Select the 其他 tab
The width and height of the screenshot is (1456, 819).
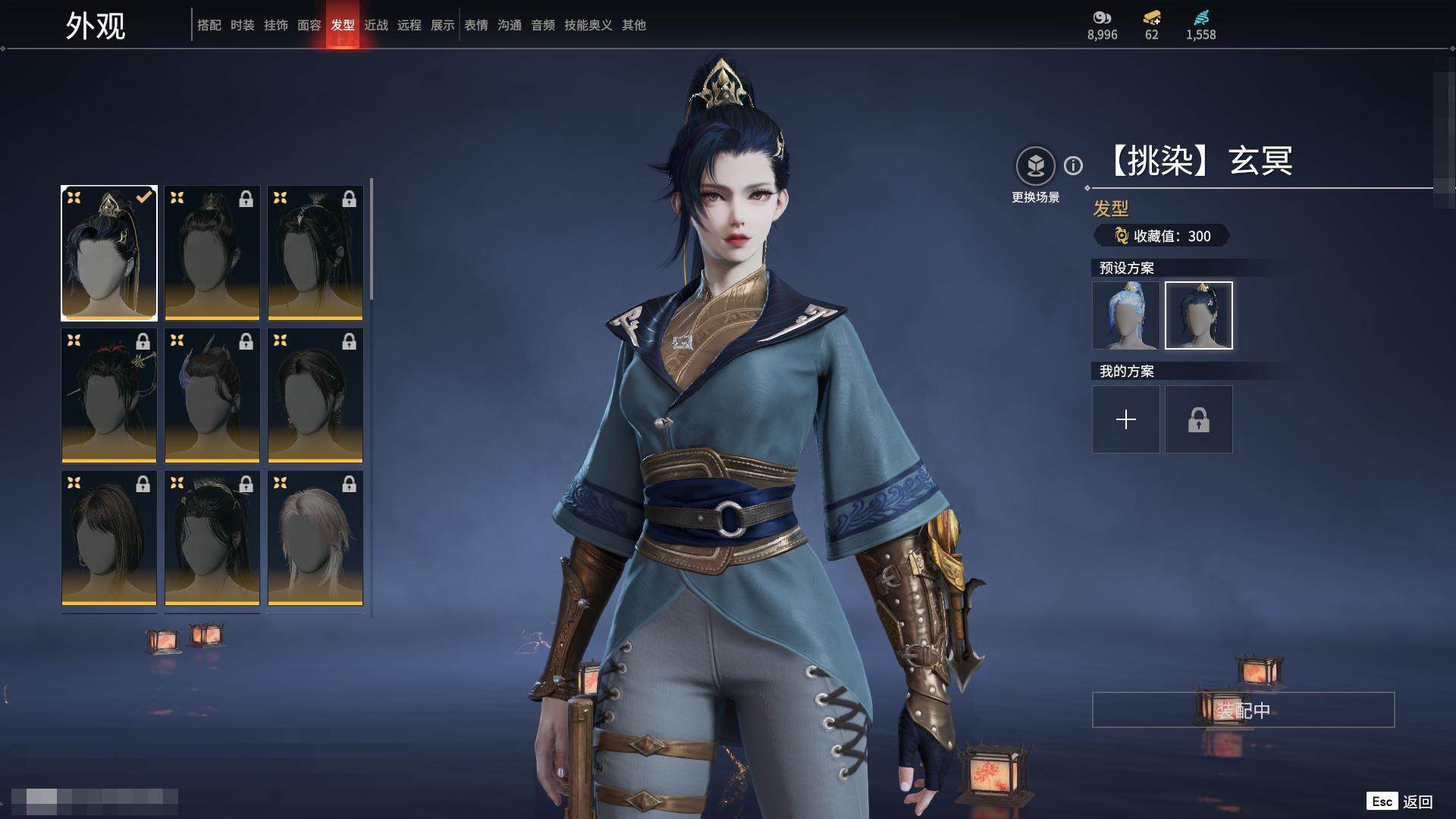[633, 25]
